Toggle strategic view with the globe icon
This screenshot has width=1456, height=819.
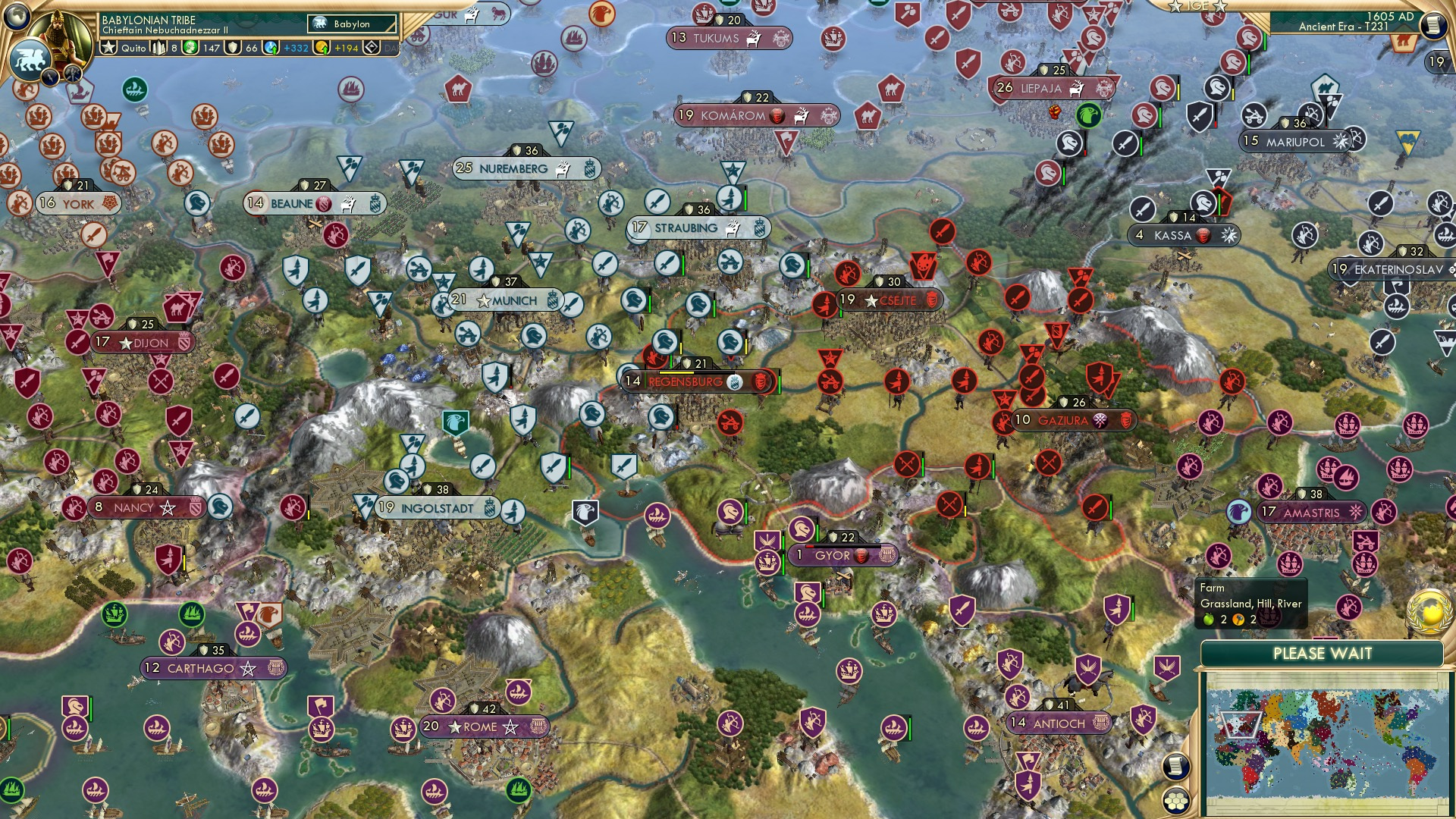16,17
